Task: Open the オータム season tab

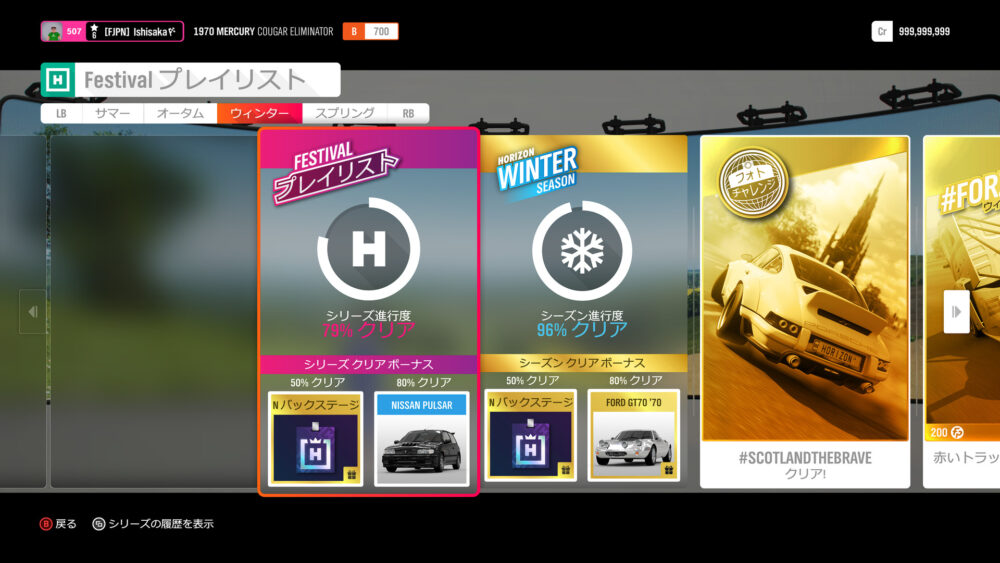Action: tap(180, 114)
